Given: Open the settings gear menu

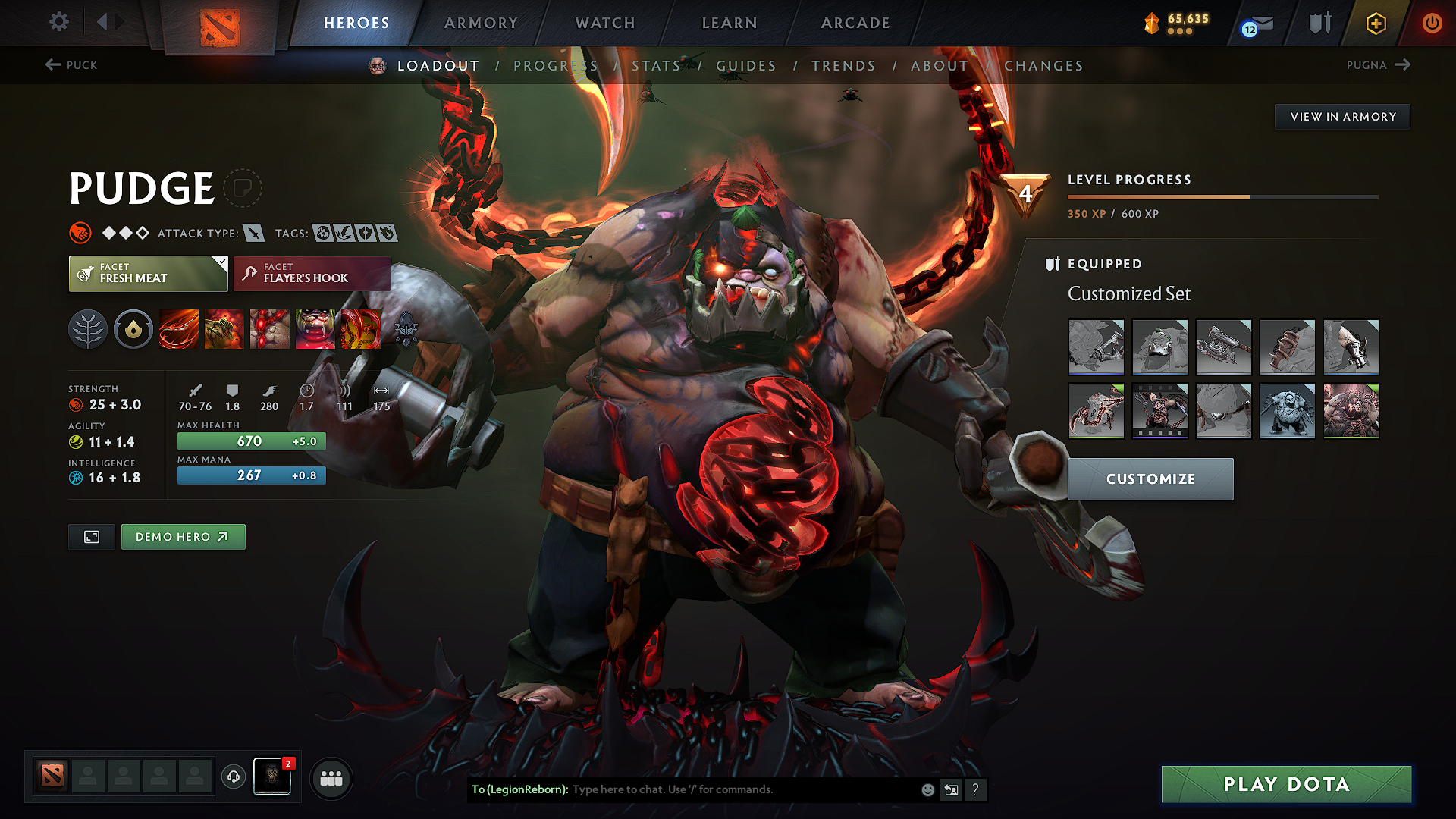Looking at the screenshot, I should tap(58, 22).
